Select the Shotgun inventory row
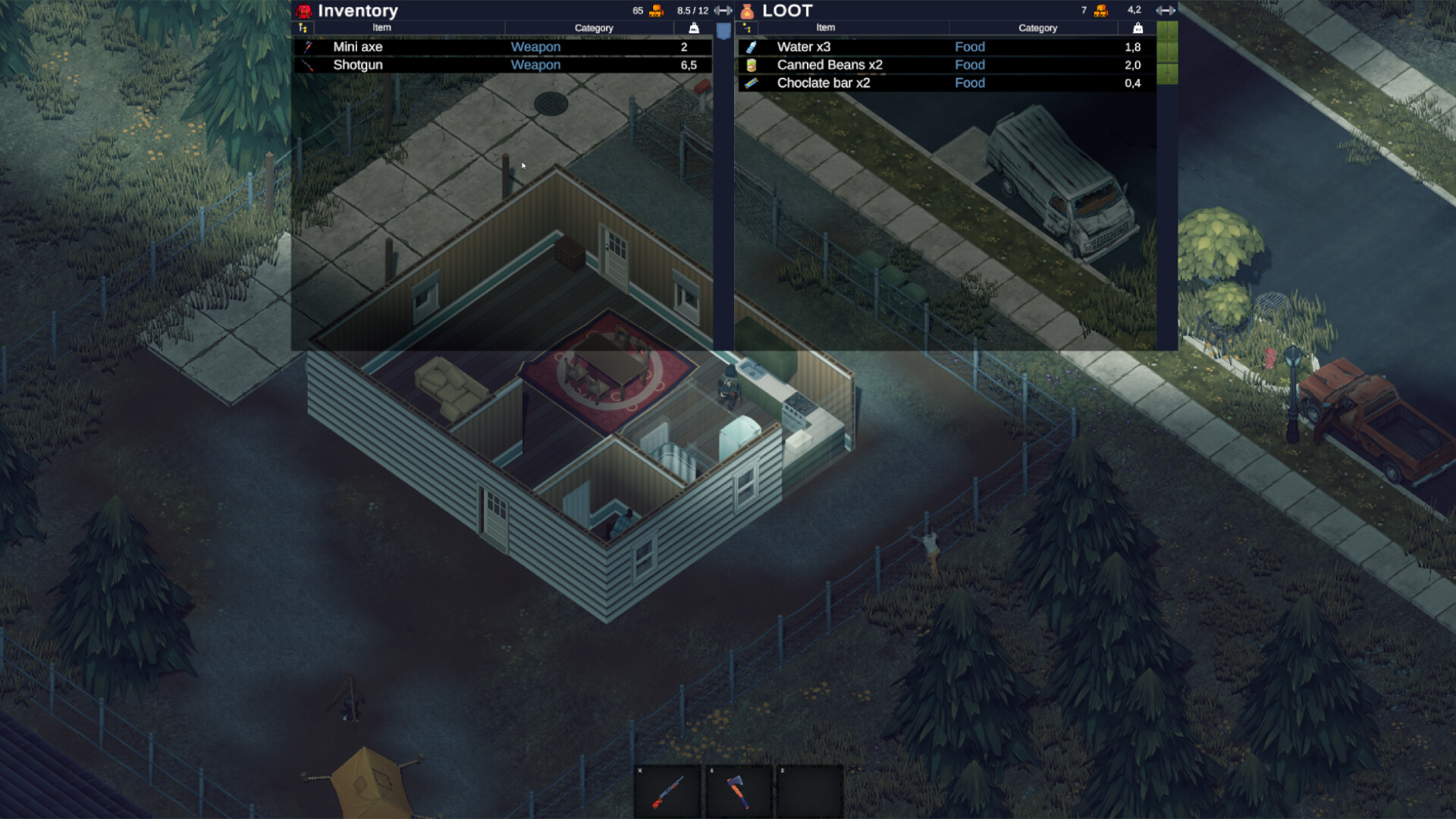 click(x=502, y=65)
